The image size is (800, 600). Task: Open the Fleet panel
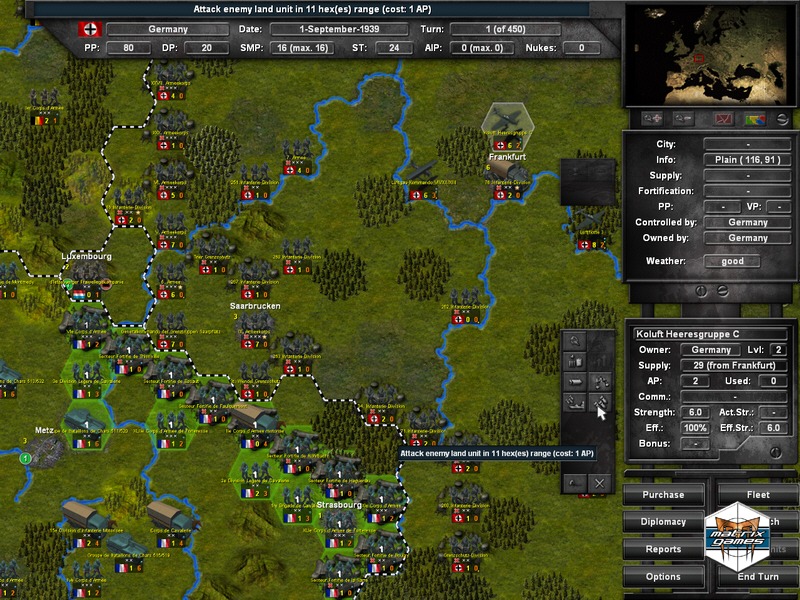click(x=758, y=494)
